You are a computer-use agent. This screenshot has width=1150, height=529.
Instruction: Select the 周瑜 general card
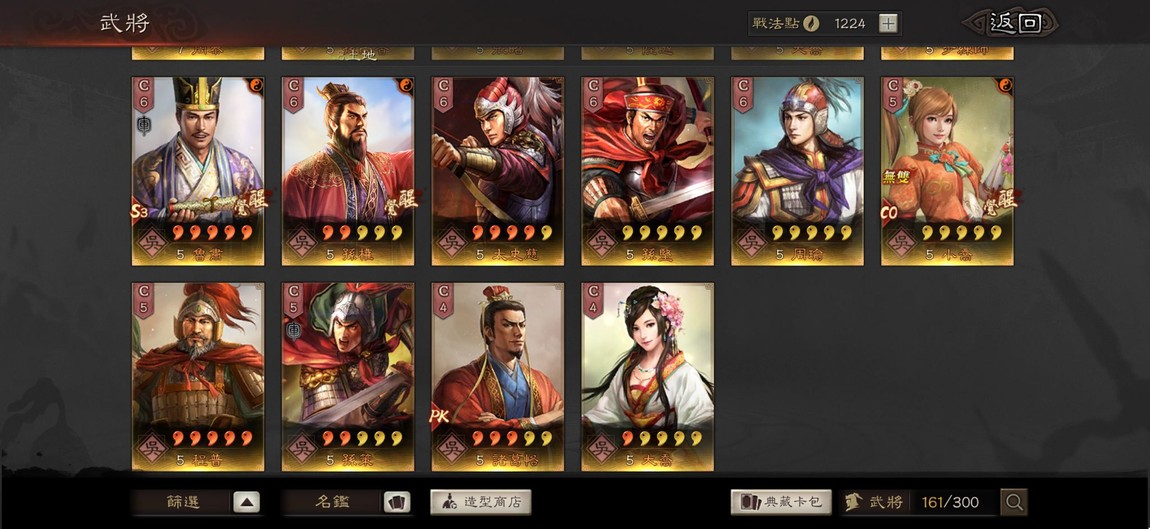pyautogui.click(x=798, y=170)
